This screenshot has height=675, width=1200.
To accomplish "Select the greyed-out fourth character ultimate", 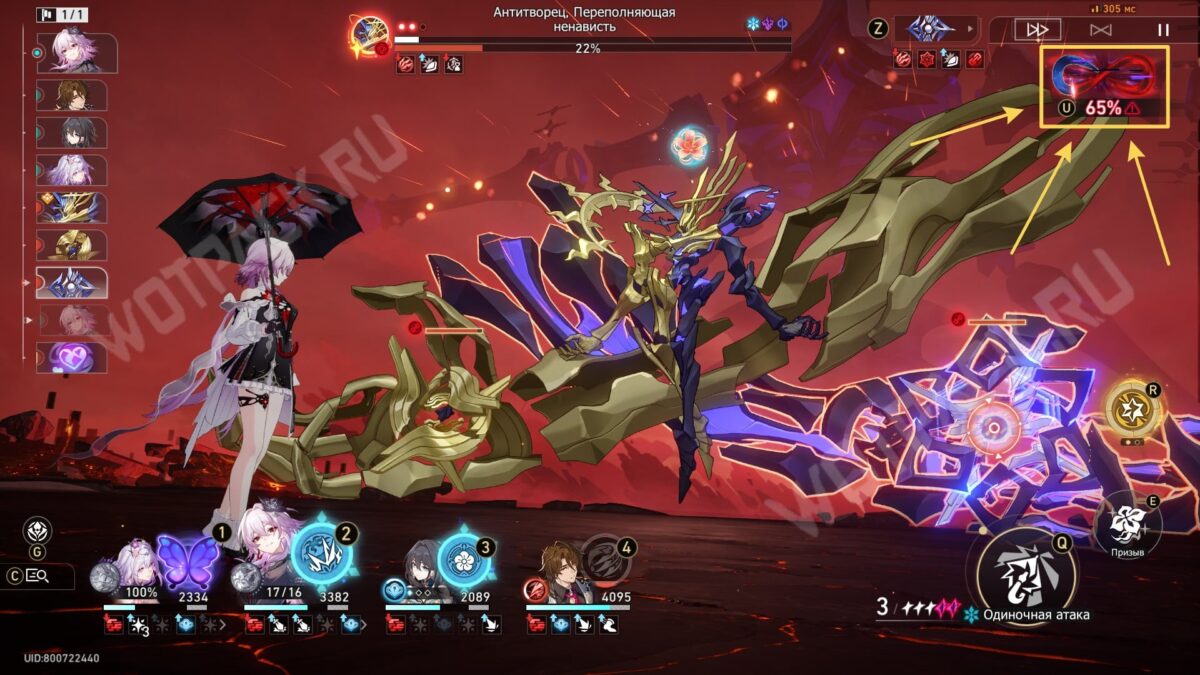I will [x=606, y=559].
